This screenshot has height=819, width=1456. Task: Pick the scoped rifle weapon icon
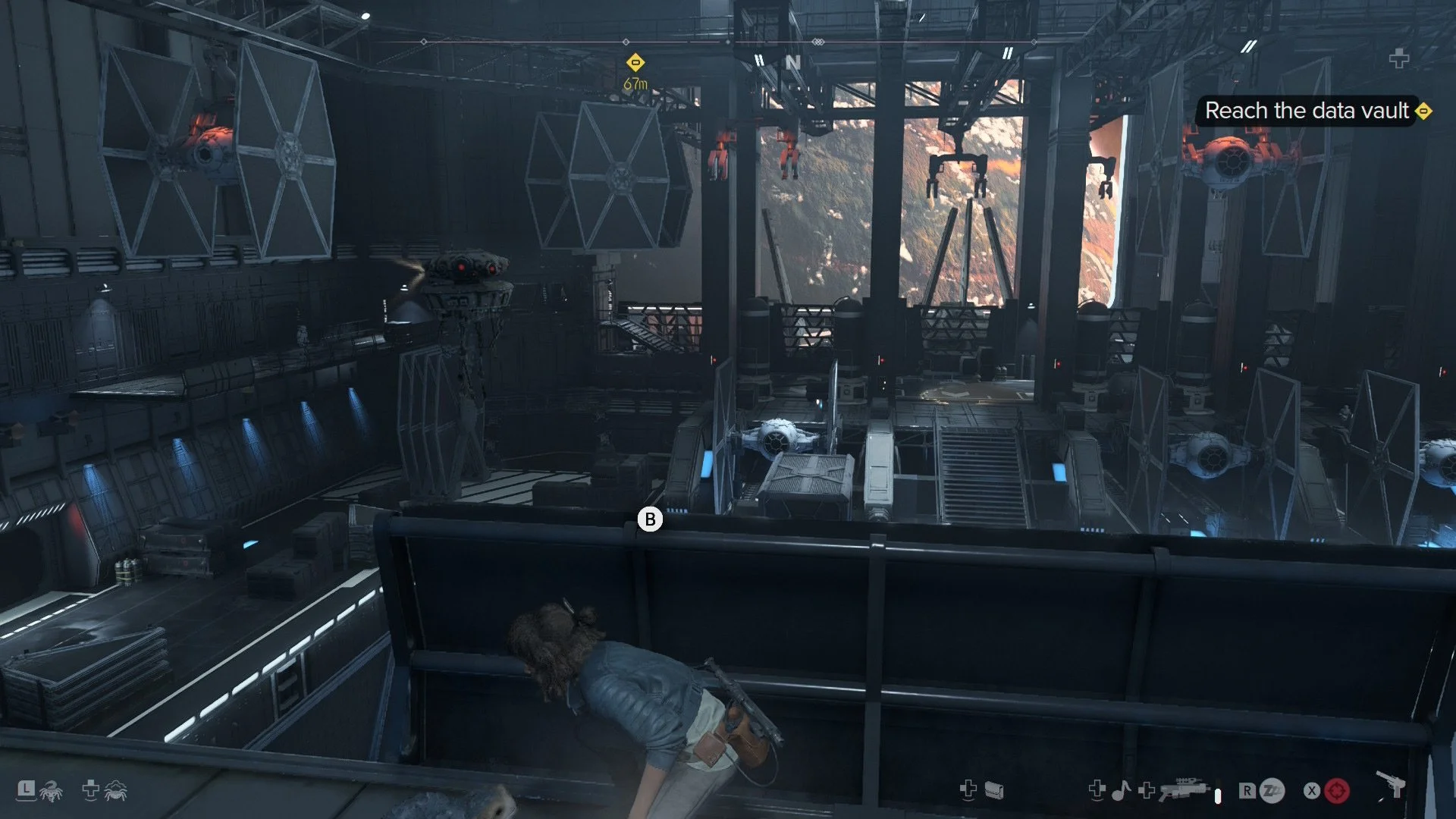[1184, 789]
